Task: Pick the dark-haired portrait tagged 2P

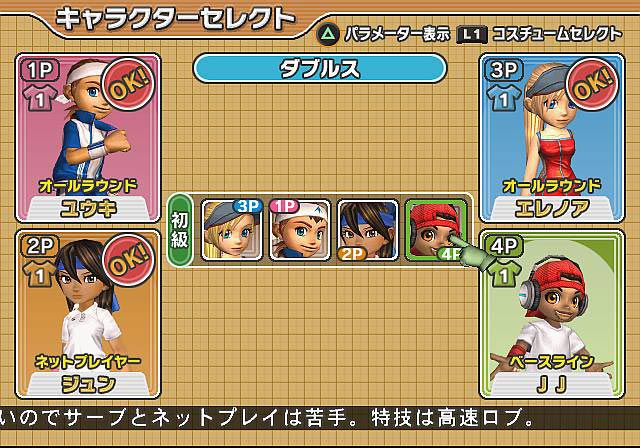Action: (x=366, y=230)
